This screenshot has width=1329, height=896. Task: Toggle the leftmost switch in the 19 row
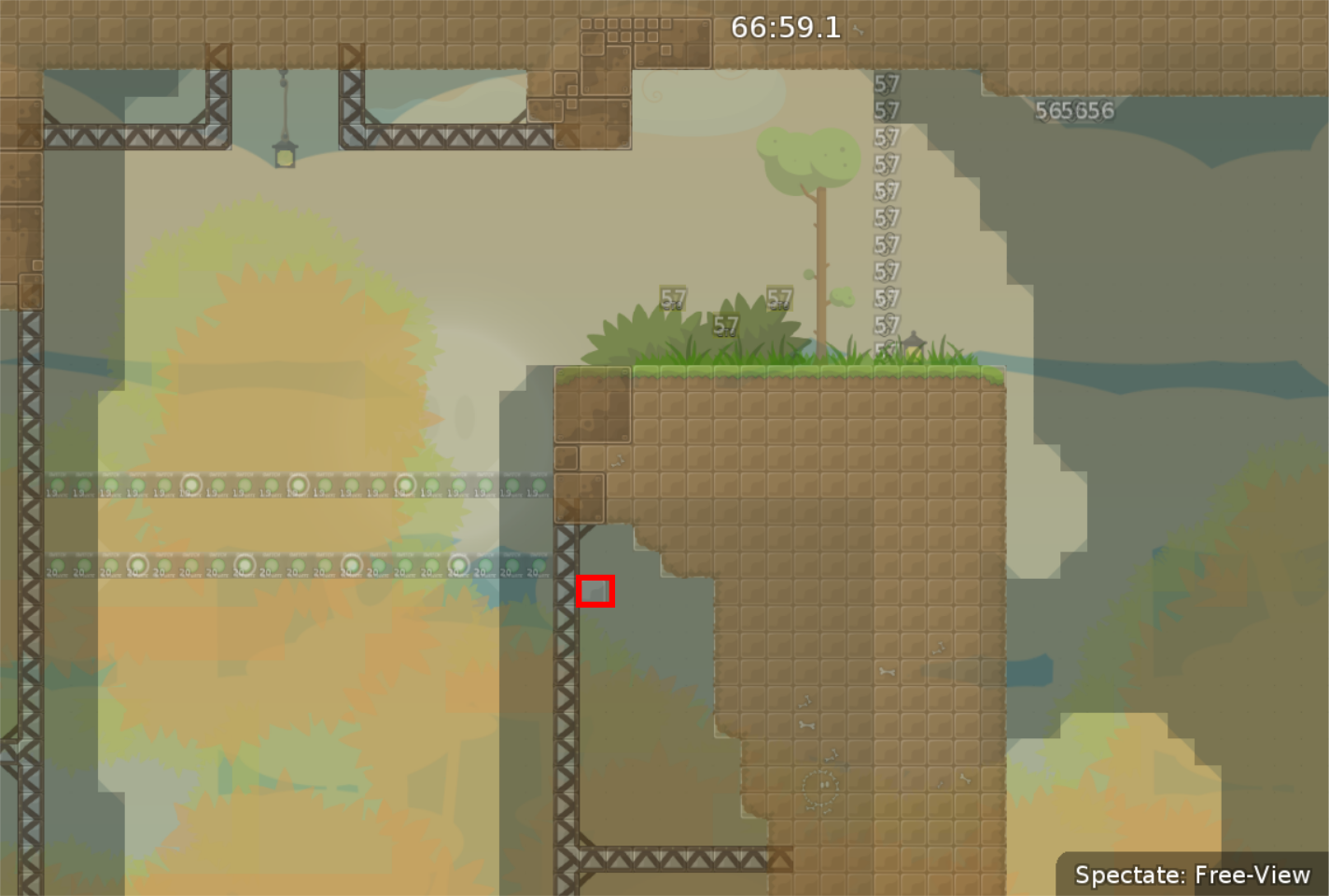tap(57, 484)
